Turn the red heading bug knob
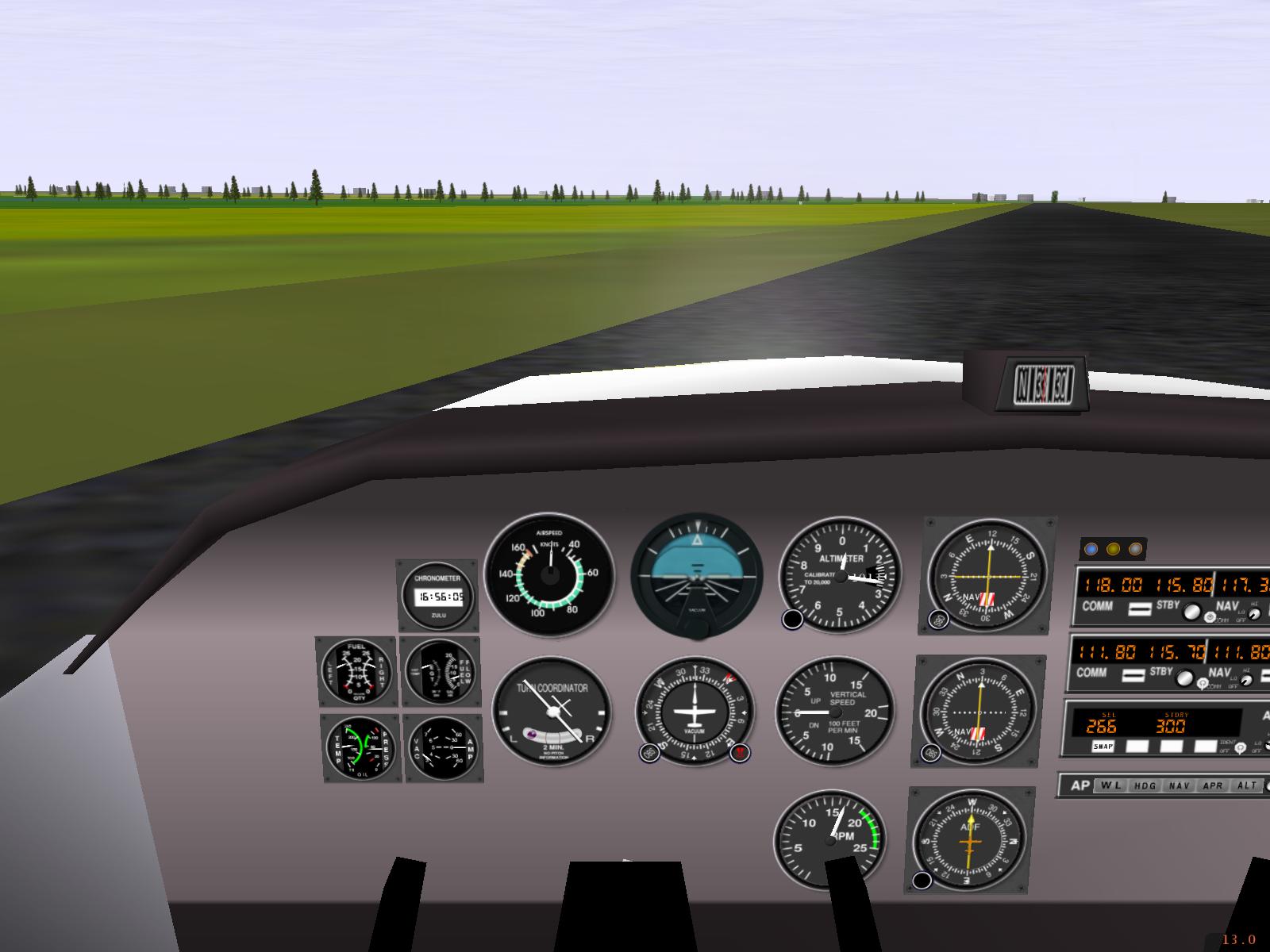1270x952 pixels. click(740, 752)
